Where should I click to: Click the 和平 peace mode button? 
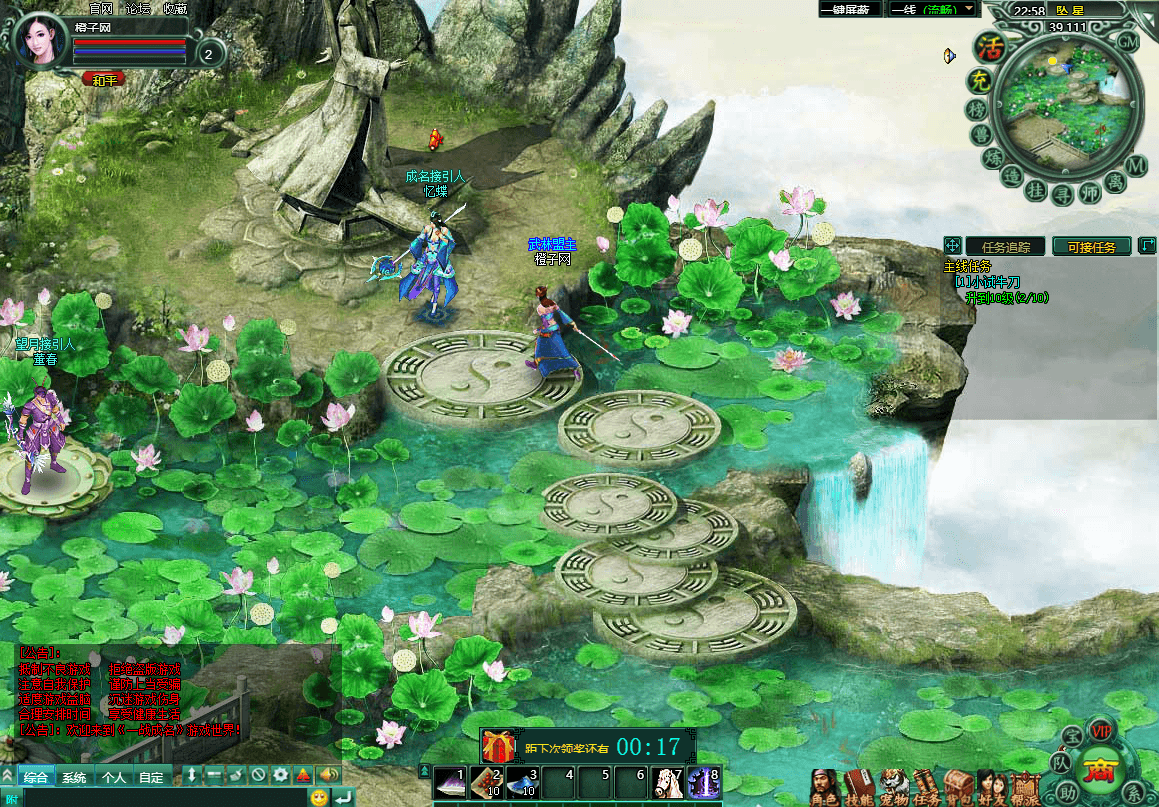pyautogui.click(x=103, y=80)
